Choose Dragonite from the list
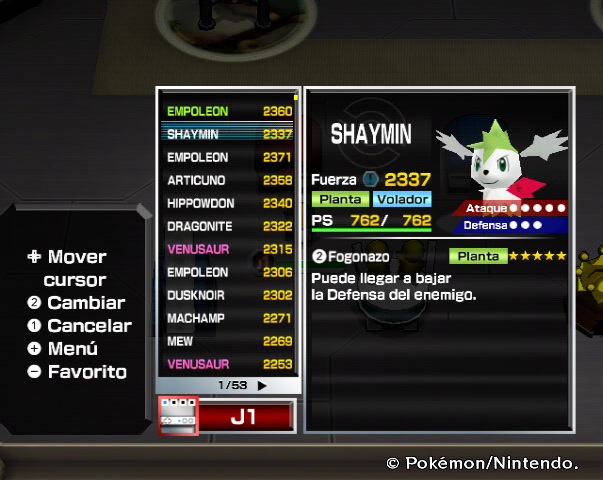The height and width of the screenshot is (480, 603). [x=229, y=226]
